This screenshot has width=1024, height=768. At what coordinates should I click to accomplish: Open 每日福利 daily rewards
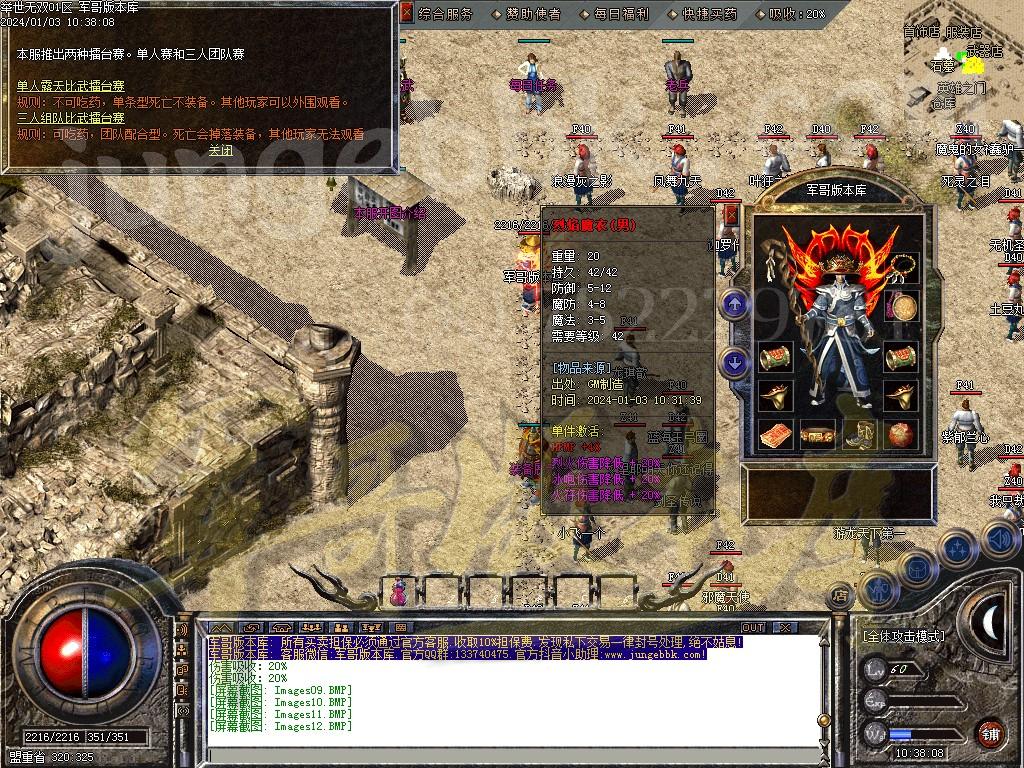621,14
